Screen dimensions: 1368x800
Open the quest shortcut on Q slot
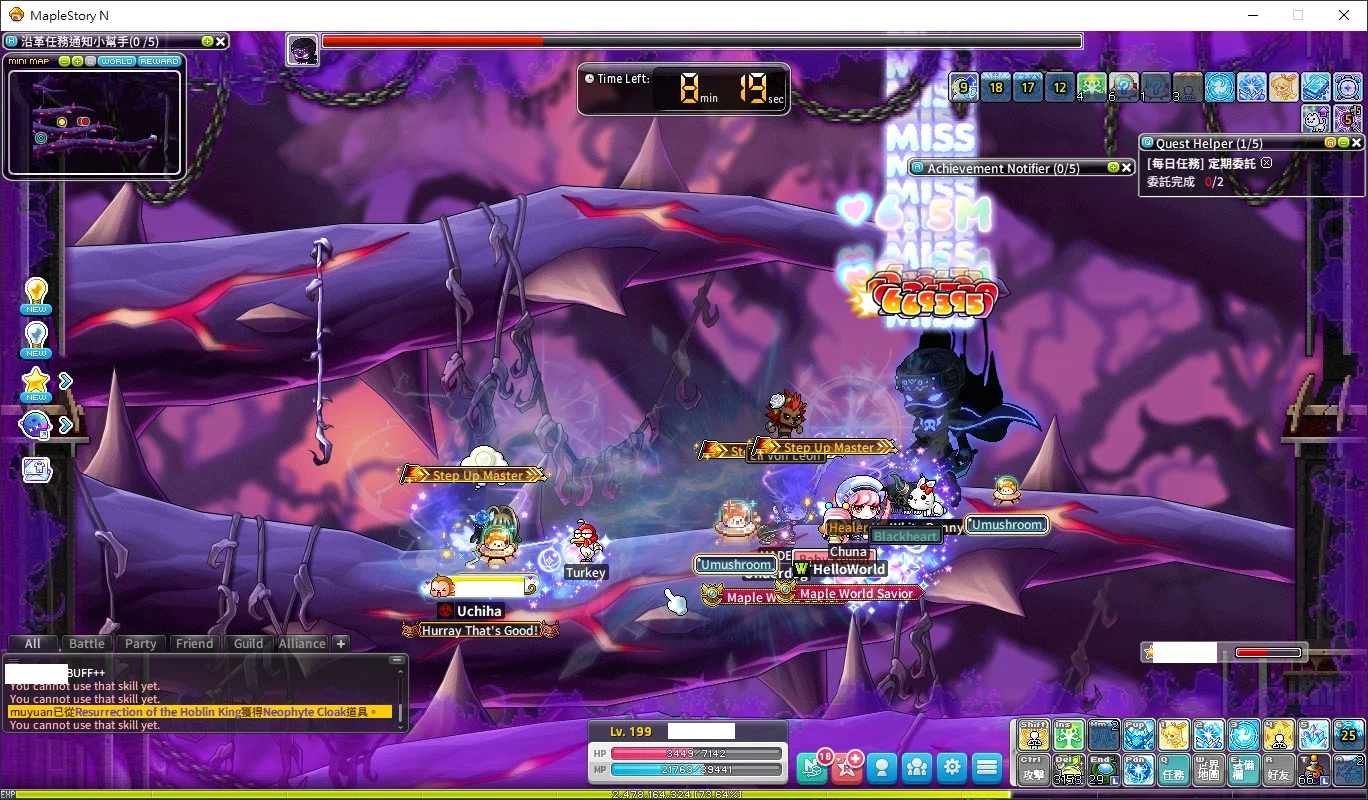click(x=1174, y=768)
